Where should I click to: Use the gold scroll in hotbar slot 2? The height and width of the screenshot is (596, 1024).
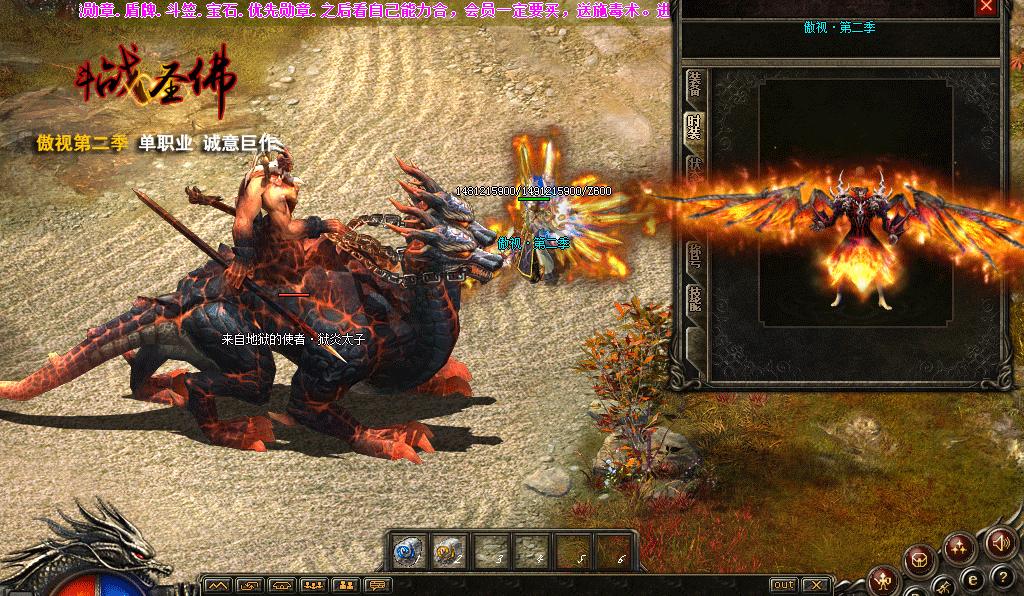click(x=445, y=549)
